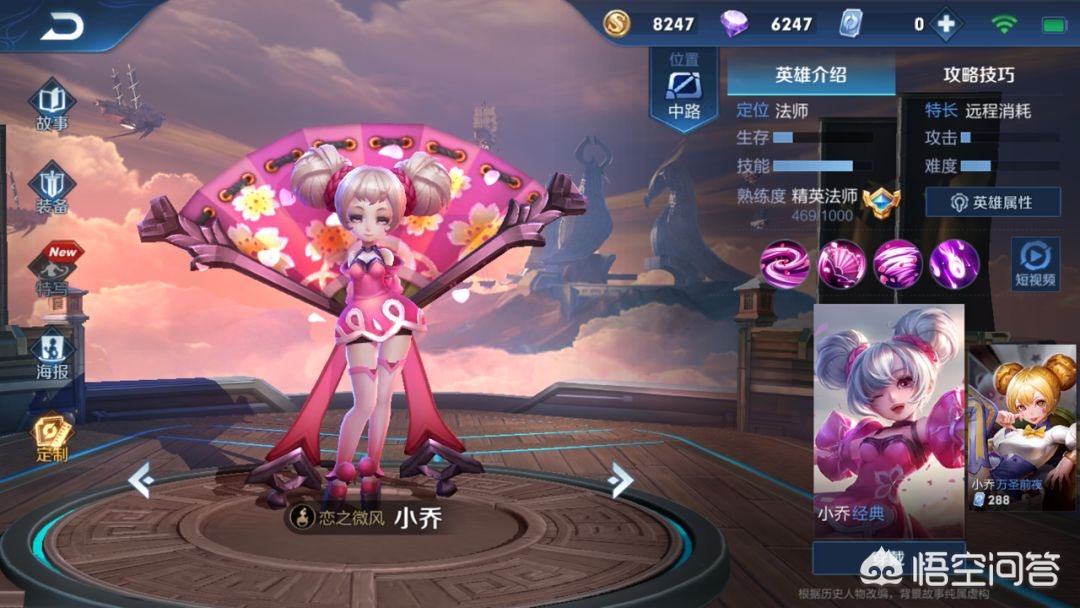Viewport: 1080px width, 608px height.
Task: View the striped orb whirlwind skill icon
Action: coord(898,264)
